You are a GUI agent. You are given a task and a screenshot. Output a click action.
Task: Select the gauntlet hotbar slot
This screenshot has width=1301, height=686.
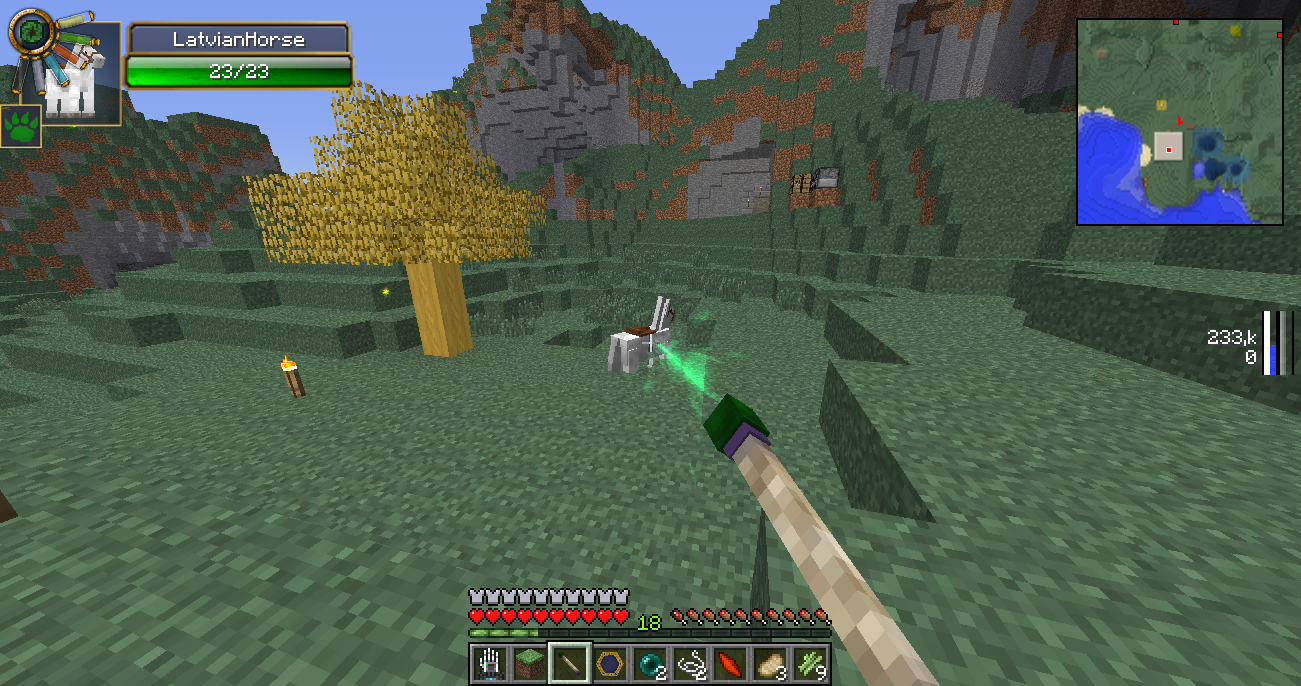pos(490,663)
